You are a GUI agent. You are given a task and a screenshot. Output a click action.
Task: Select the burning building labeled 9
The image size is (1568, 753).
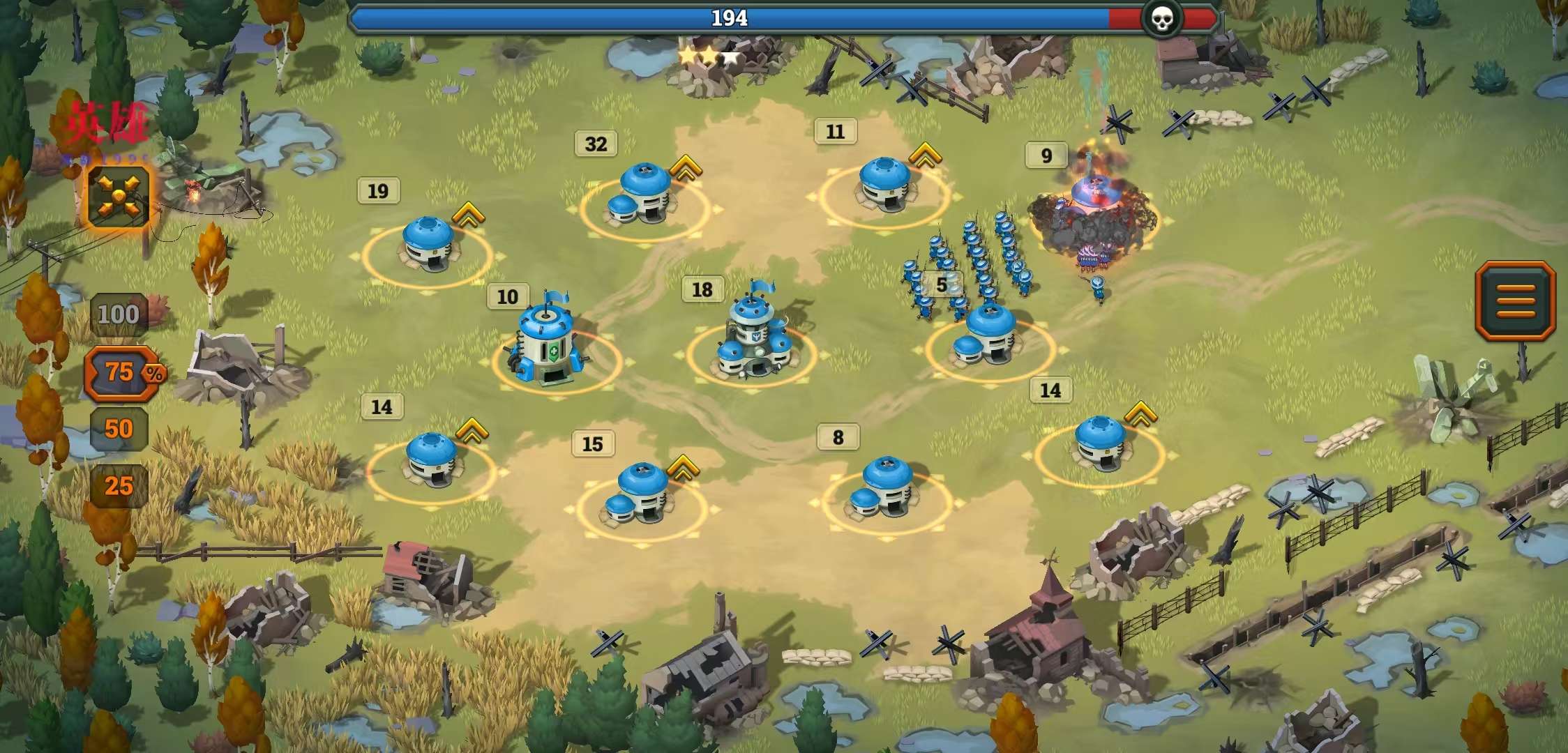tap(1093, 209)
